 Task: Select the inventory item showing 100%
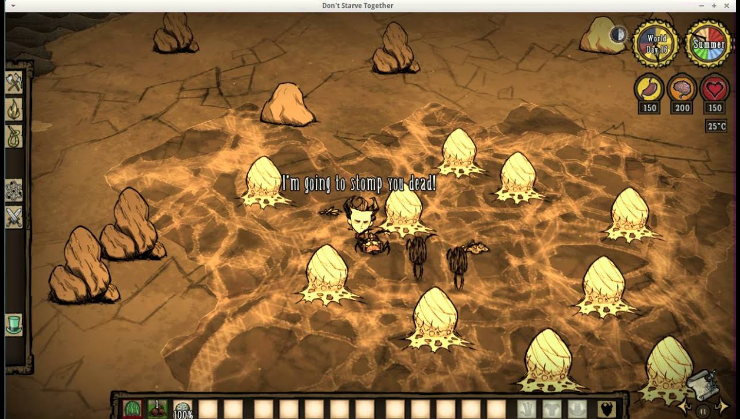coord(183,408)
